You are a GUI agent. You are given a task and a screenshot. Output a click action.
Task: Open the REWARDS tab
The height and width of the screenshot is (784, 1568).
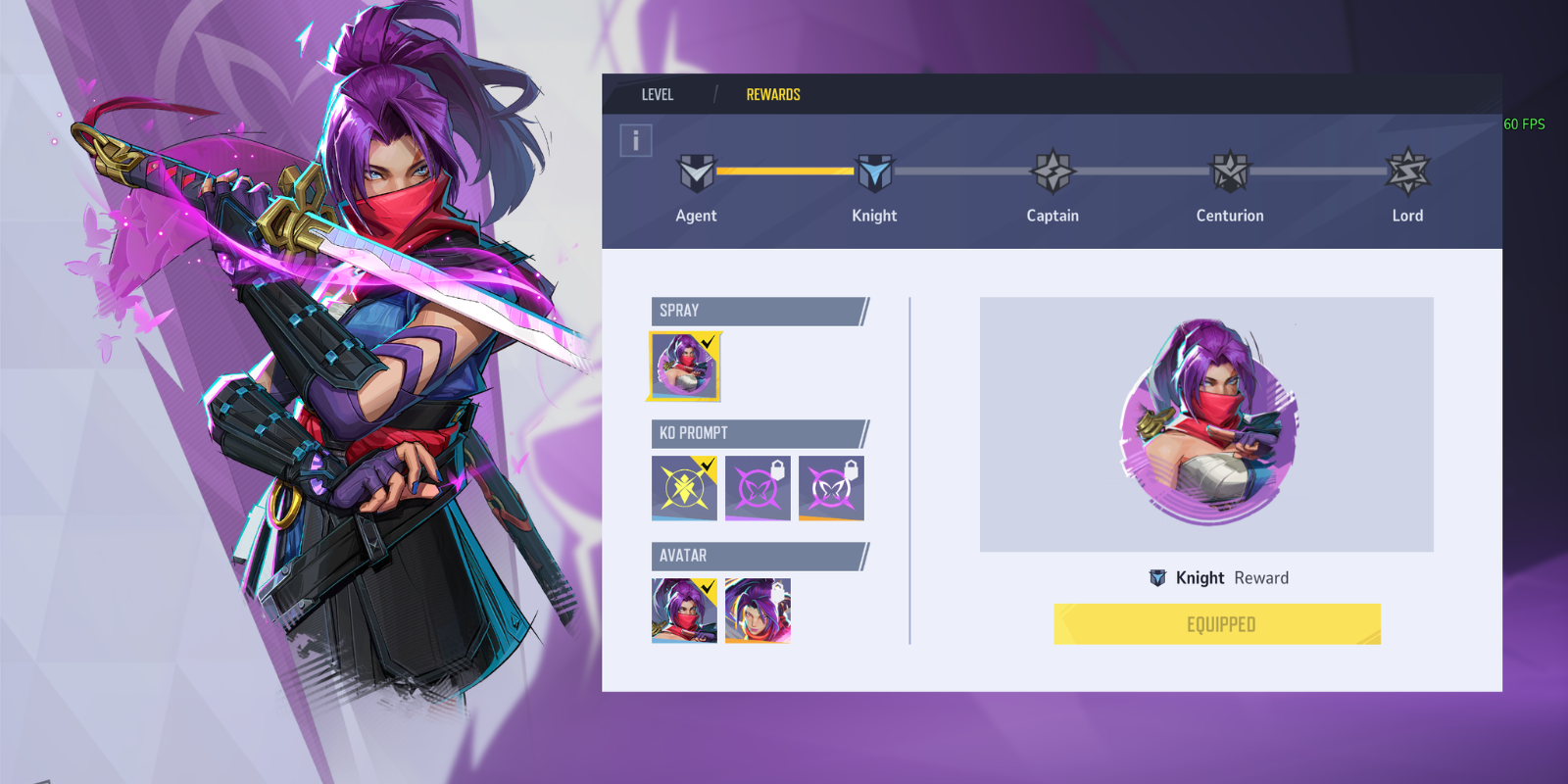773,94
